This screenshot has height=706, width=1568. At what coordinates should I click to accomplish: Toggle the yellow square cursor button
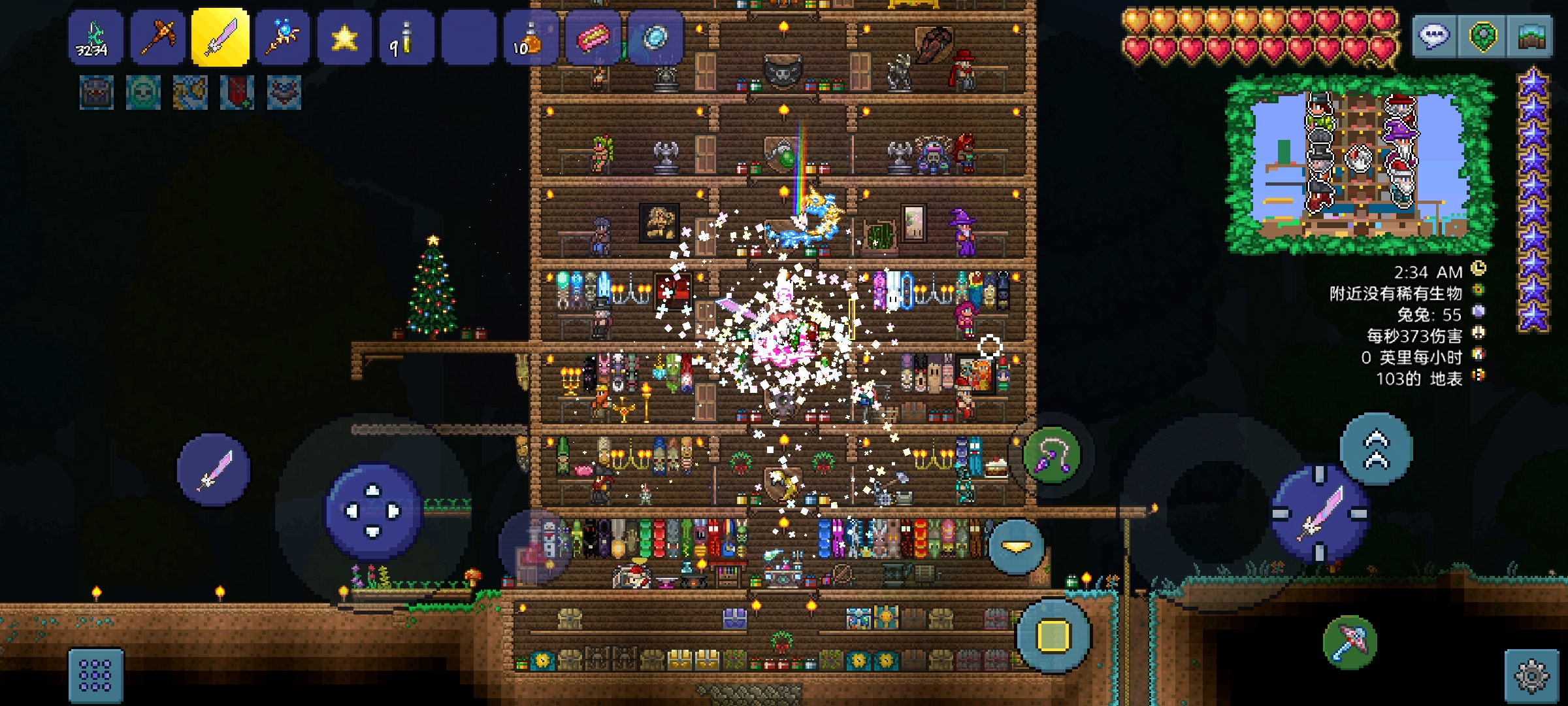pos(1053,635)
